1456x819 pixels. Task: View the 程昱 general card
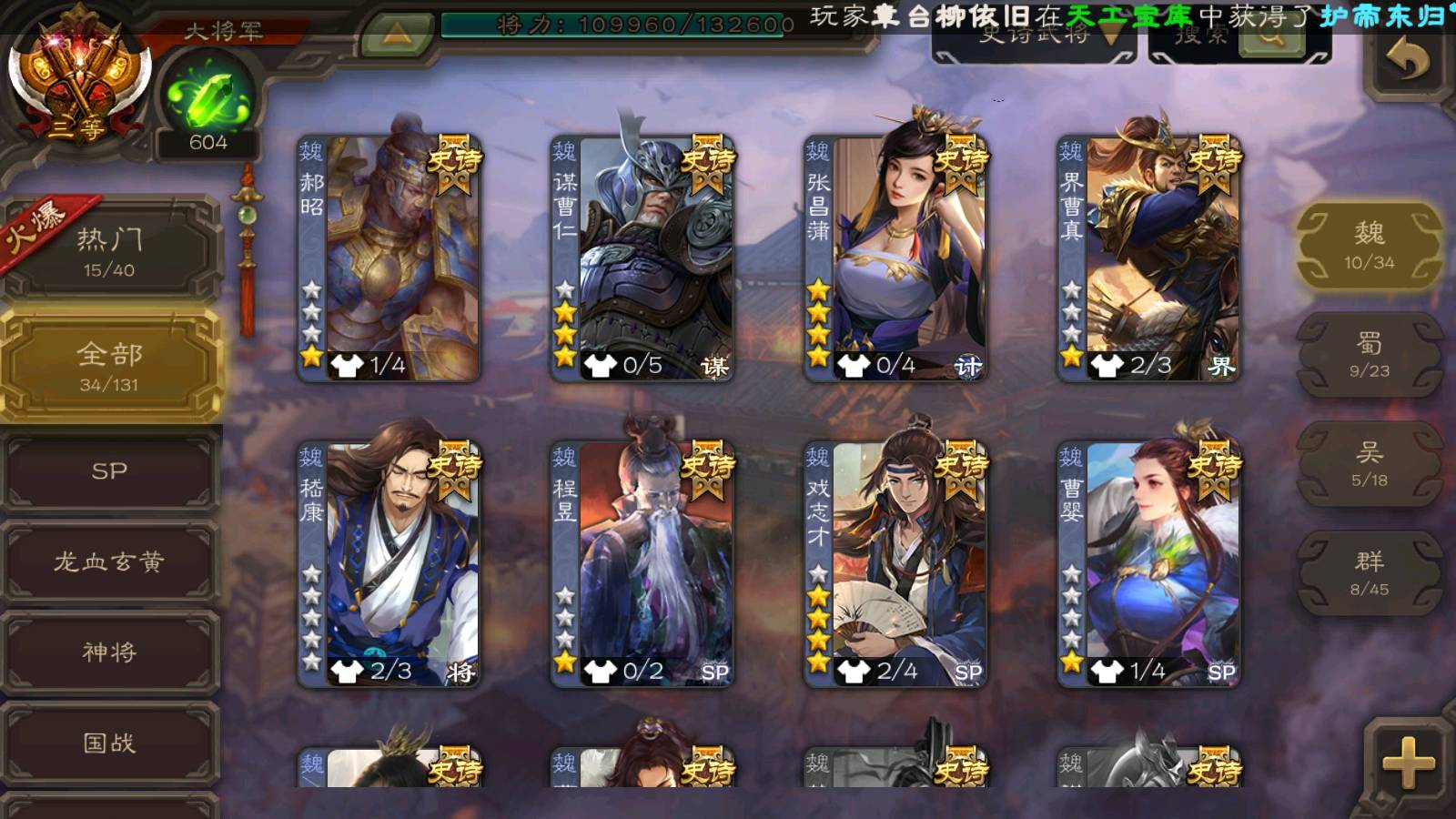pyautogui.click(x=642, y=564)
